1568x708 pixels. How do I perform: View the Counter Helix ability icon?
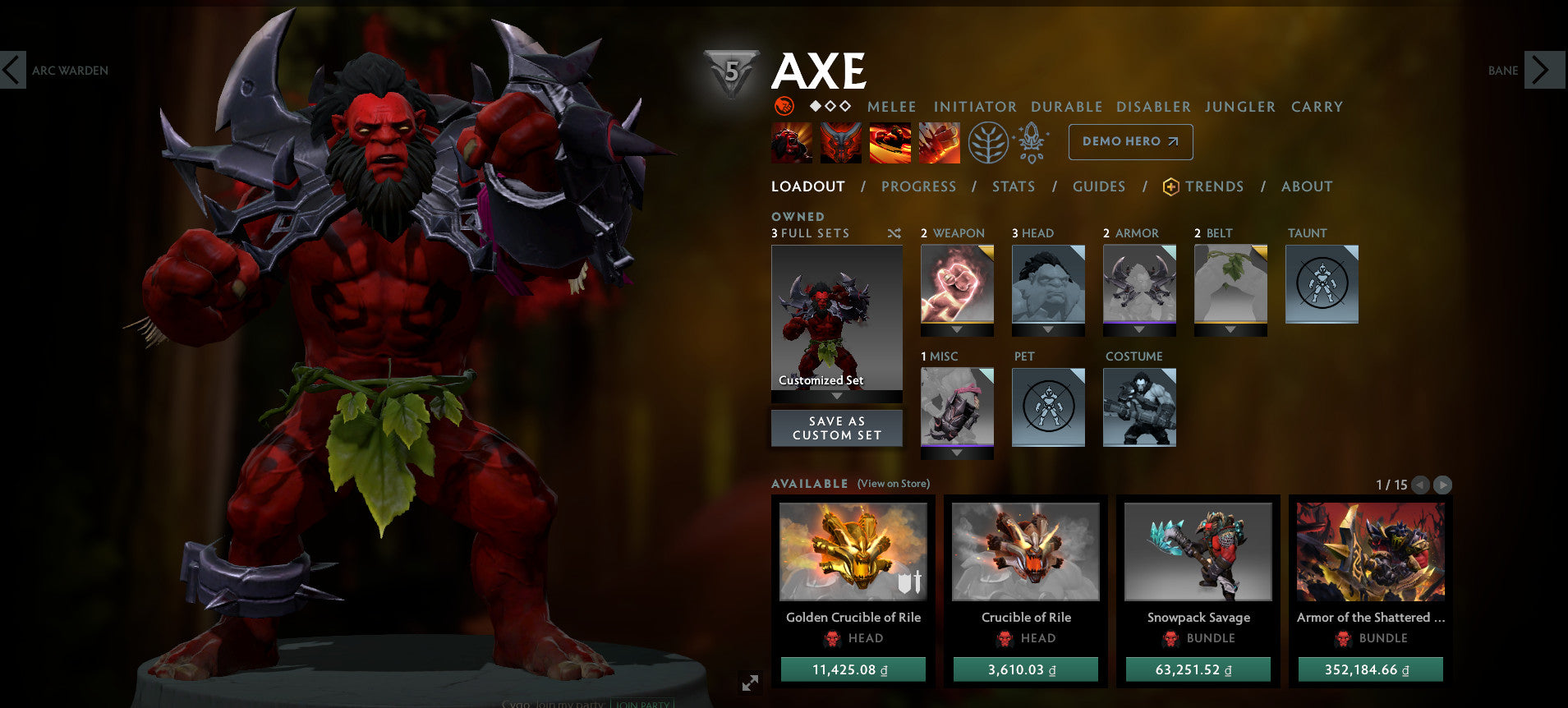[x=889, y=142]
